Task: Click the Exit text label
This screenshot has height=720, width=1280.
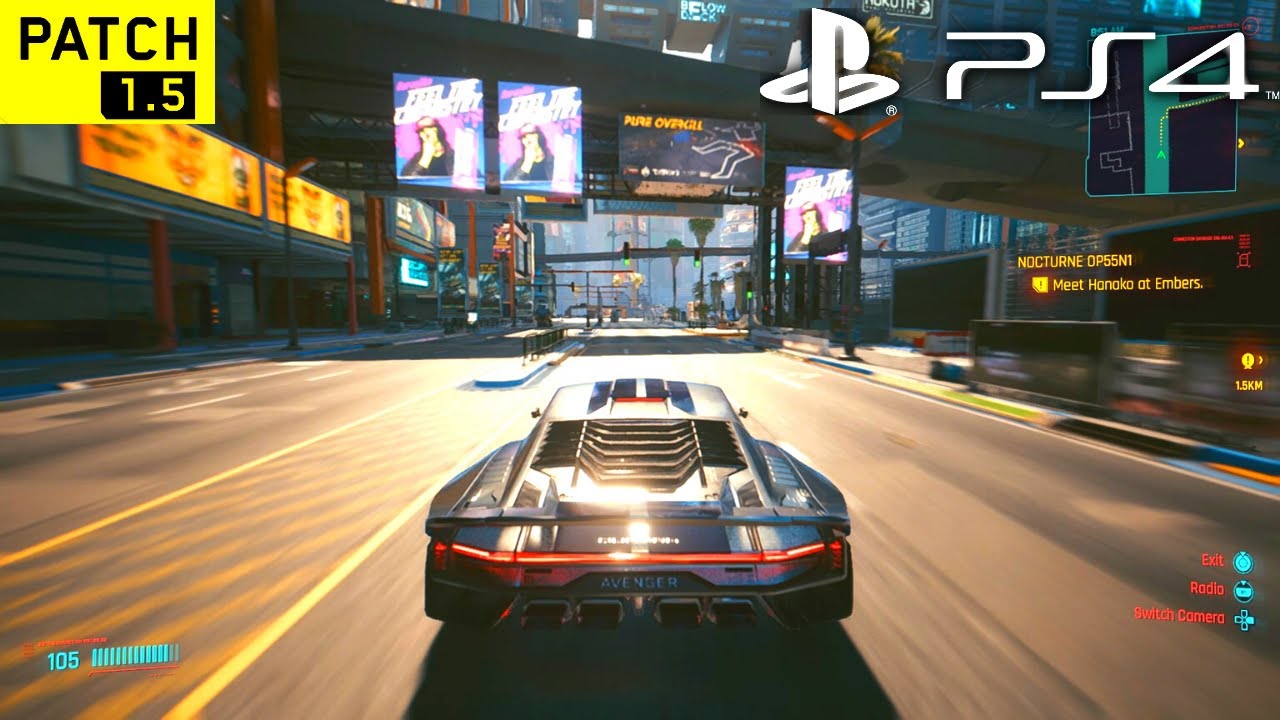Action: point(1213,560)
